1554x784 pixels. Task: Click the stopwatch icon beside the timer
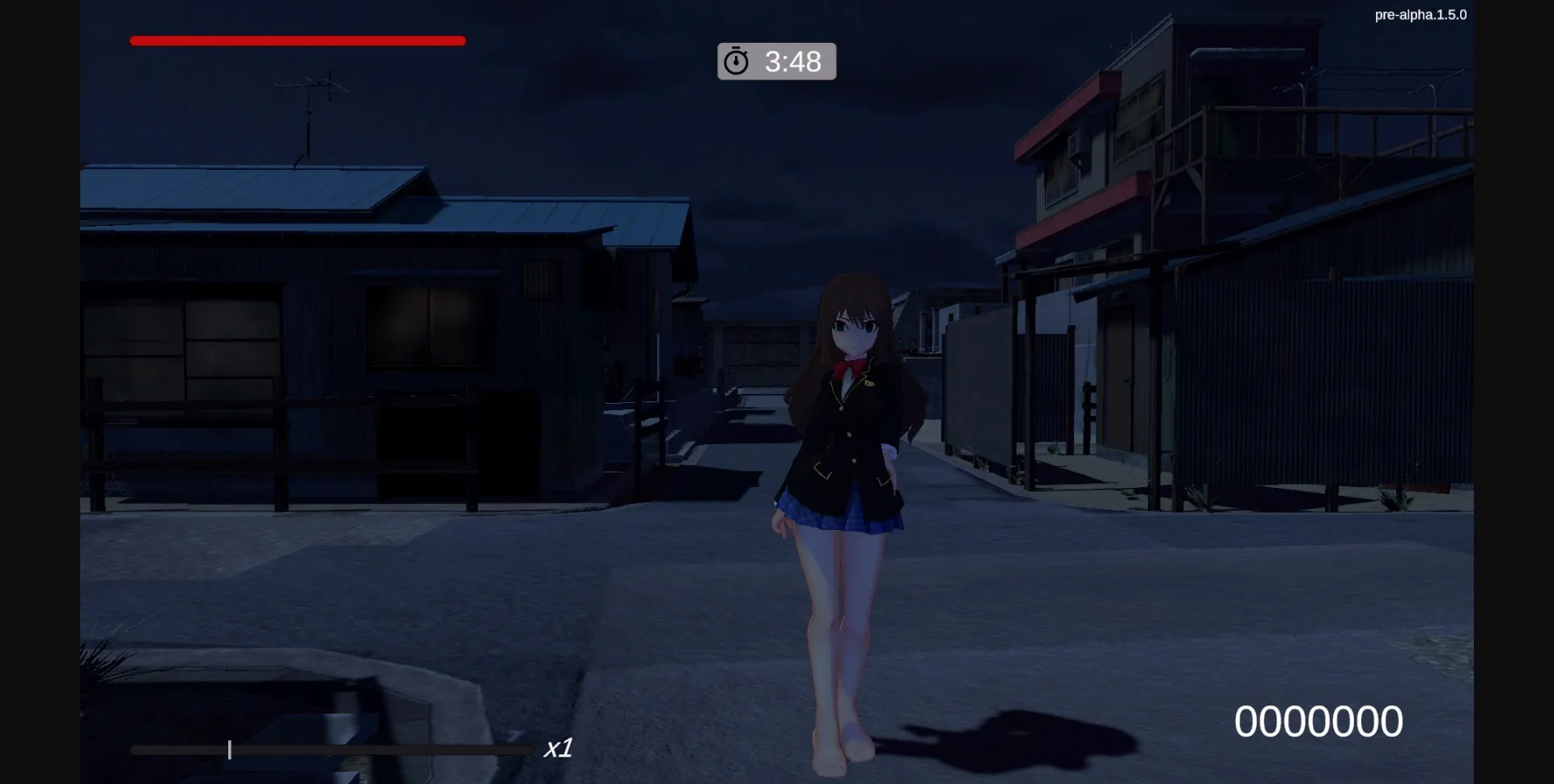tap(736, 60)
